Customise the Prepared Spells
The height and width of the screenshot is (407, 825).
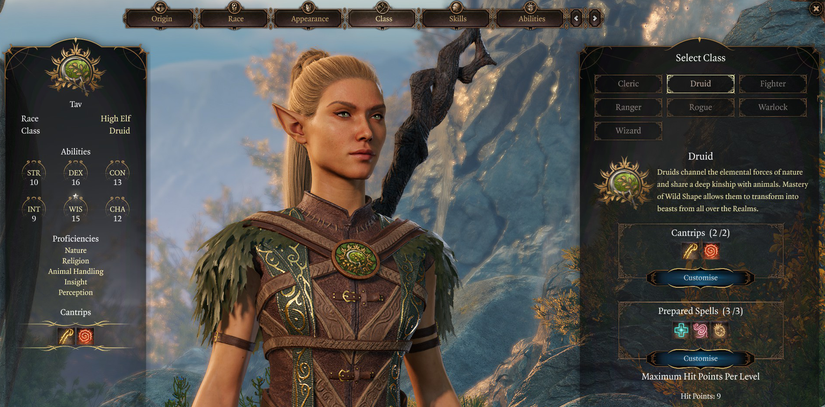700,358
